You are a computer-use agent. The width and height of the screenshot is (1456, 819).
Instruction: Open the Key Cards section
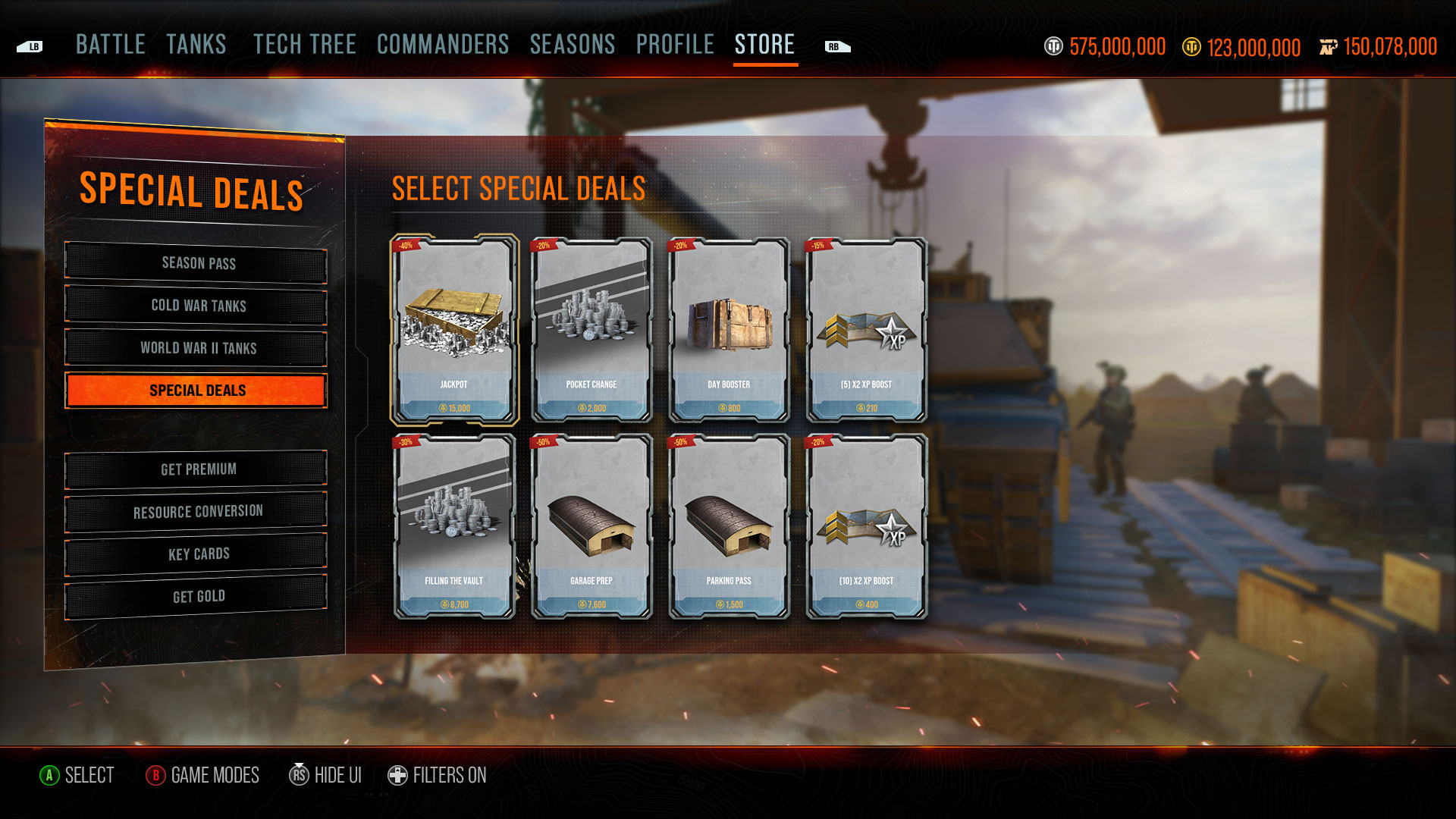click(197, 554)
